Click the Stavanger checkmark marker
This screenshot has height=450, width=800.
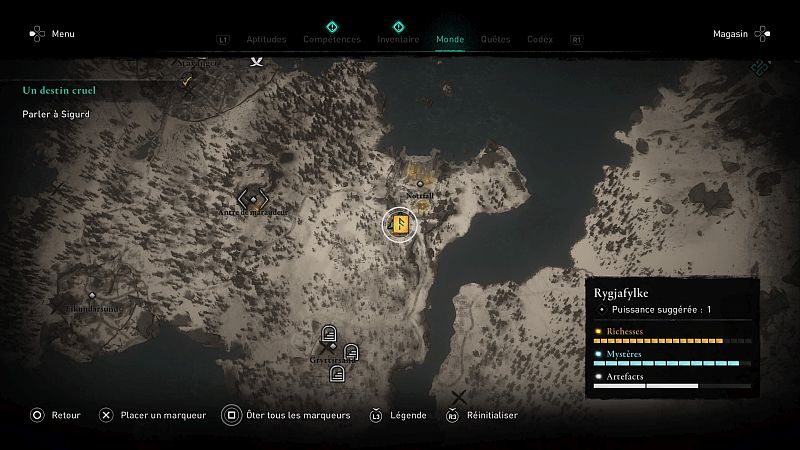click(186, 83)
